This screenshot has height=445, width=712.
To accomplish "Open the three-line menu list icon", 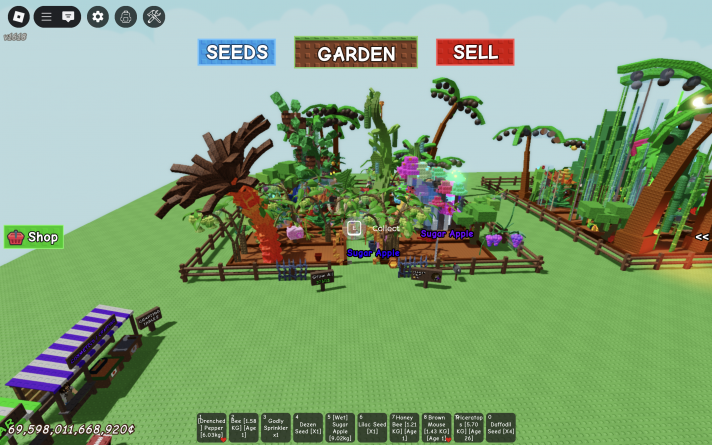I will [46, 16].
